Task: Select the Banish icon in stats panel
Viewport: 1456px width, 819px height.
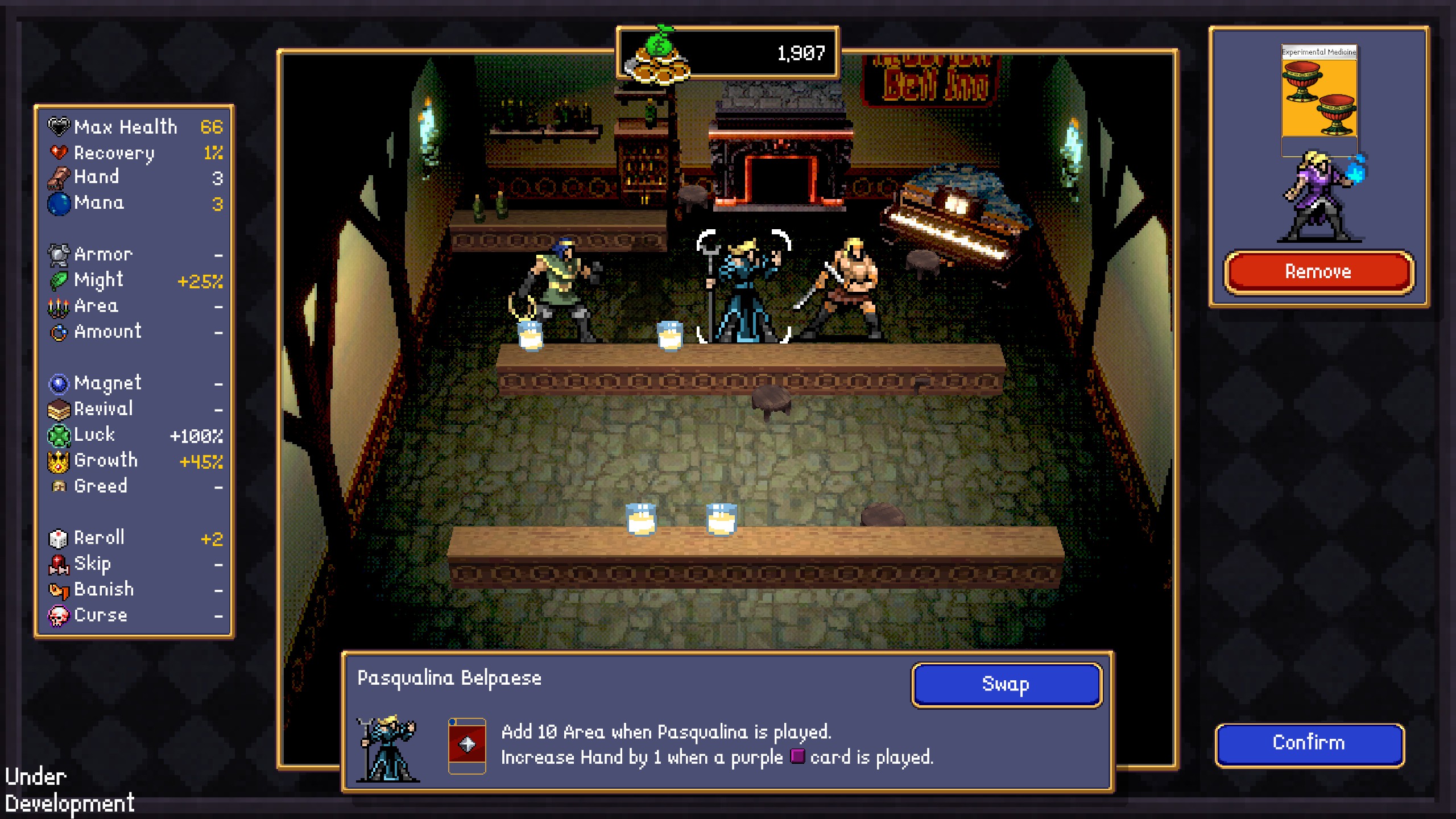Action: pos(59,589)
